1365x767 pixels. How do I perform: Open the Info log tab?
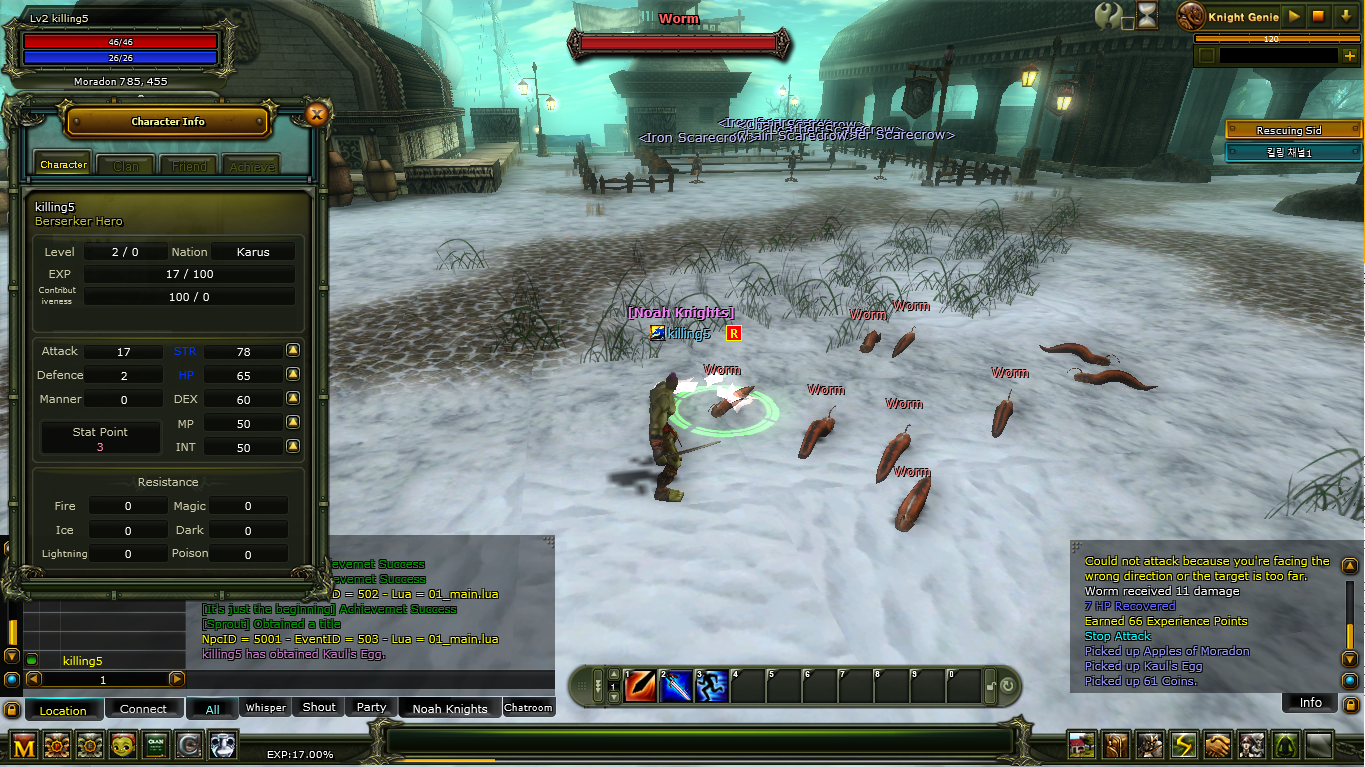[x=1310, y=702]
